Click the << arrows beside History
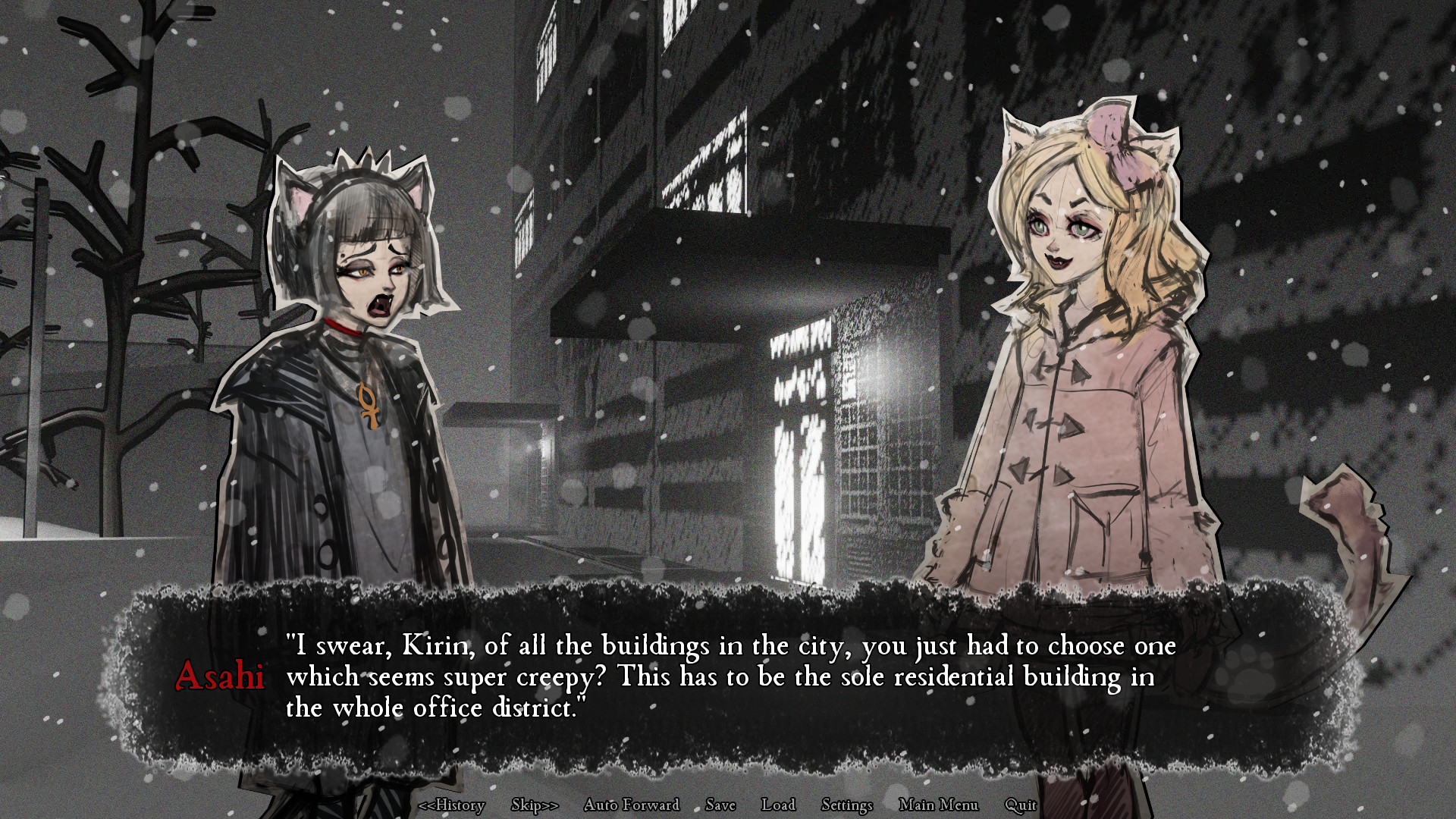The height and width of the screenshot is (819, 1456). click(428, 805)
